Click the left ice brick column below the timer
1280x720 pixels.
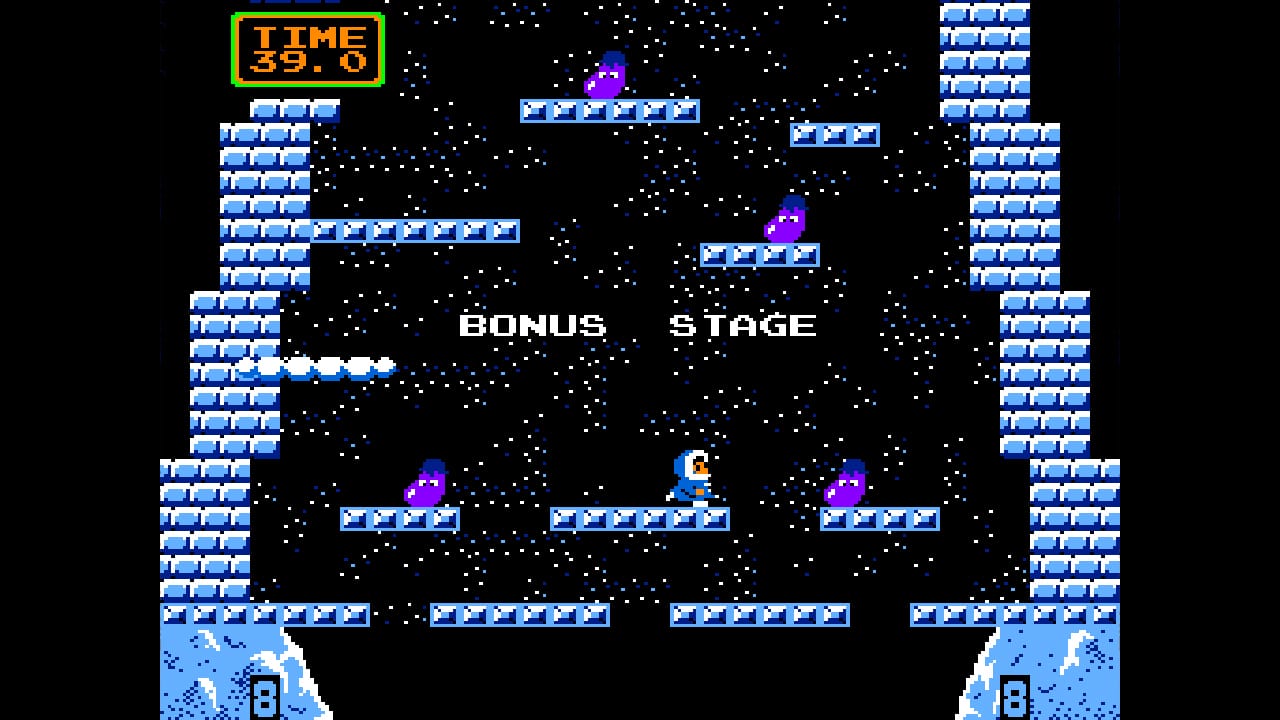click(x=262, y=200)
